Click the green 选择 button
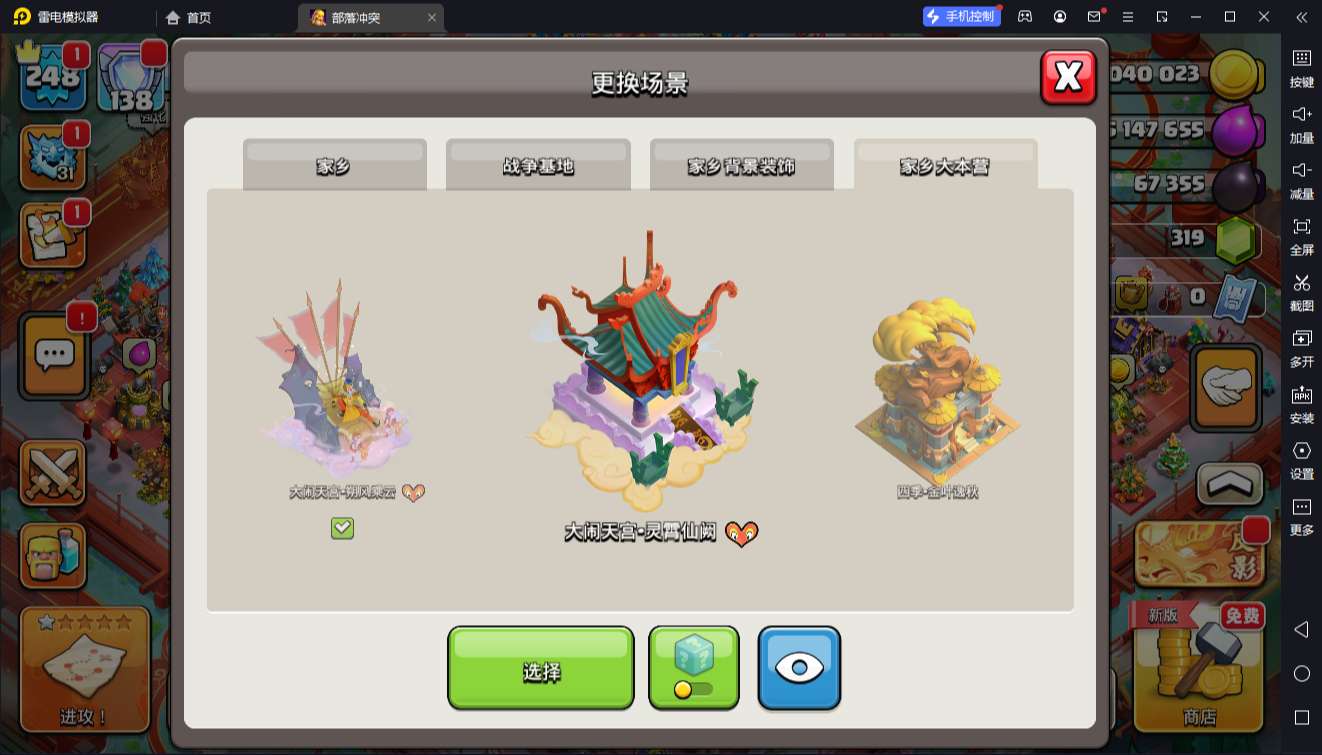Viewport: 1322px width, 755px height. point(540,668)
